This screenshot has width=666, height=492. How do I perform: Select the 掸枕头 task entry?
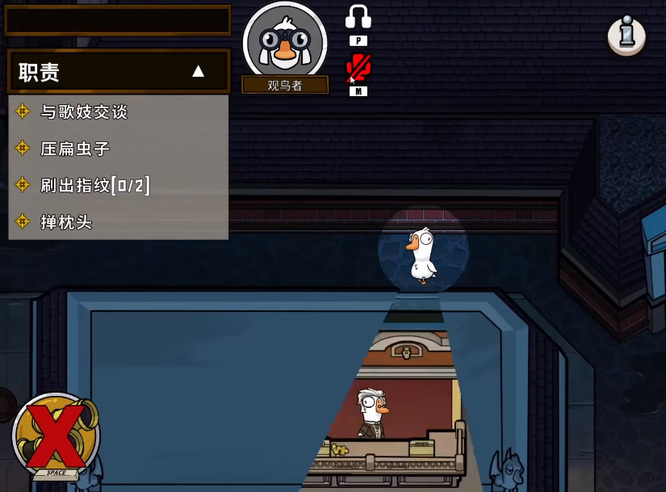click(66, 221)
